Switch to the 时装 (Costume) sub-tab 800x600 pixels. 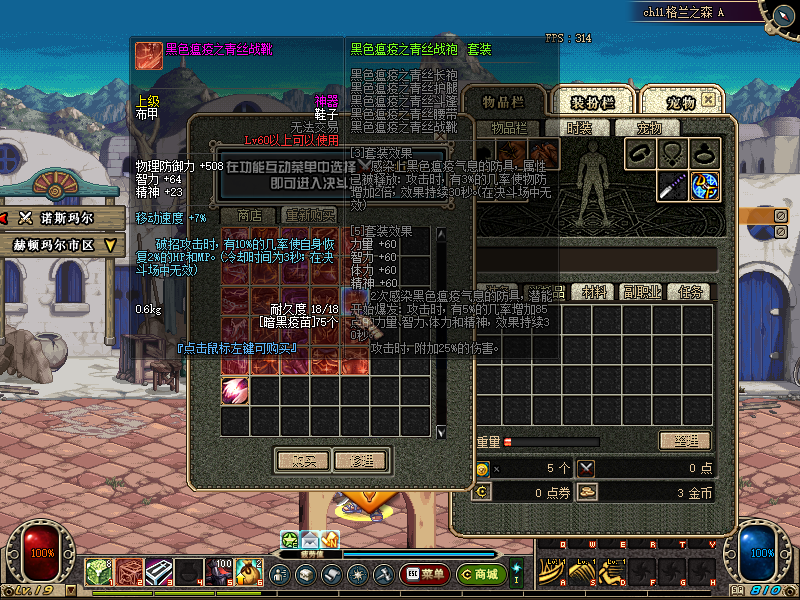click(580, 128)
